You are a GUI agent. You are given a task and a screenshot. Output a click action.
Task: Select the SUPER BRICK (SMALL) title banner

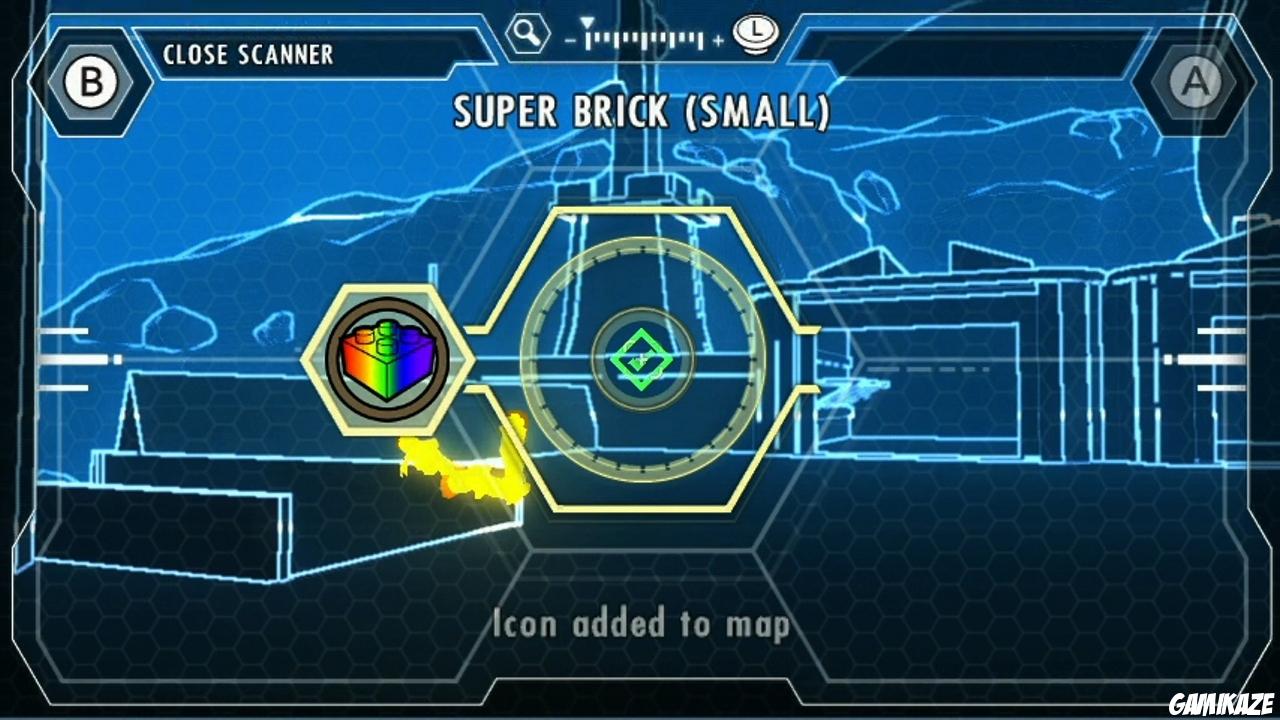coord(640,112)
